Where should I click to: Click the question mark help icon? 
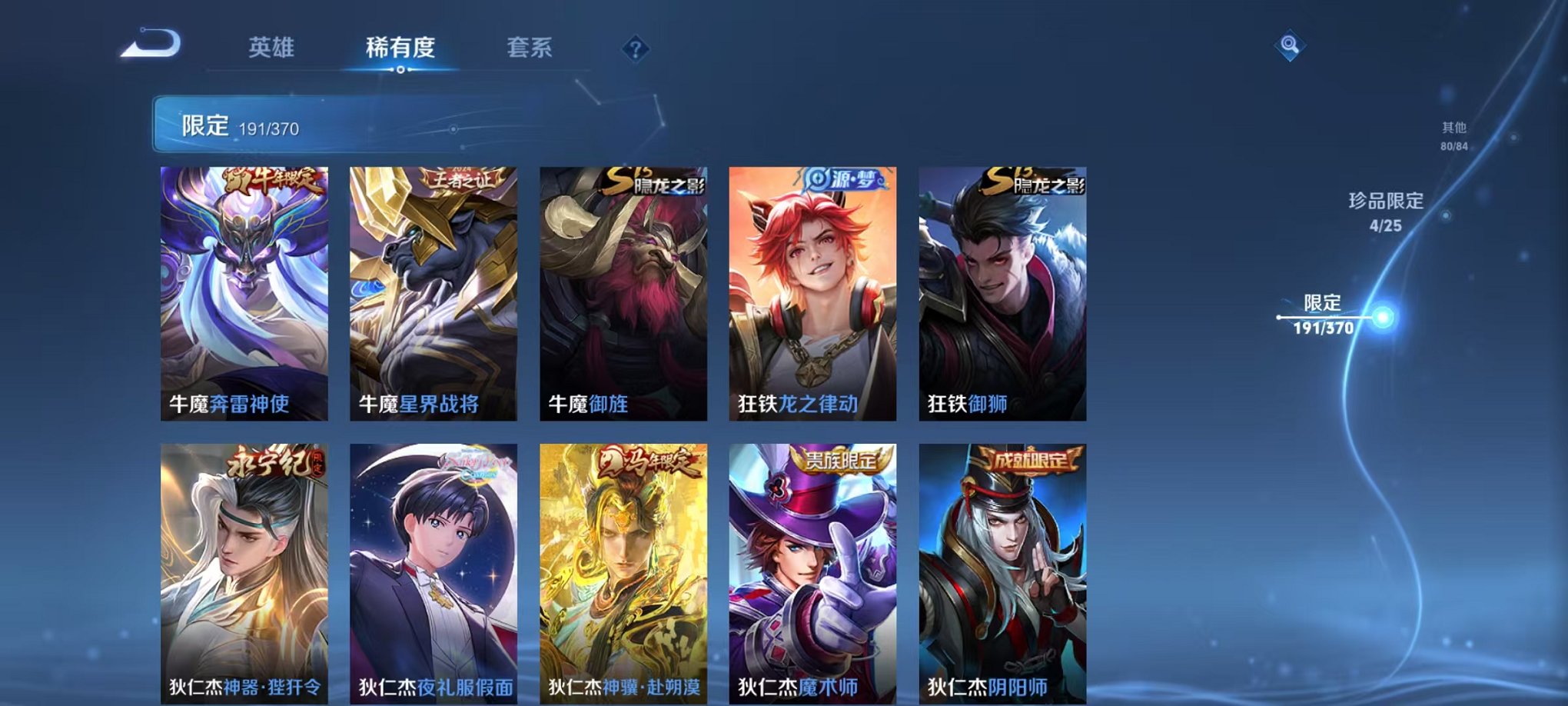point(635,49)
